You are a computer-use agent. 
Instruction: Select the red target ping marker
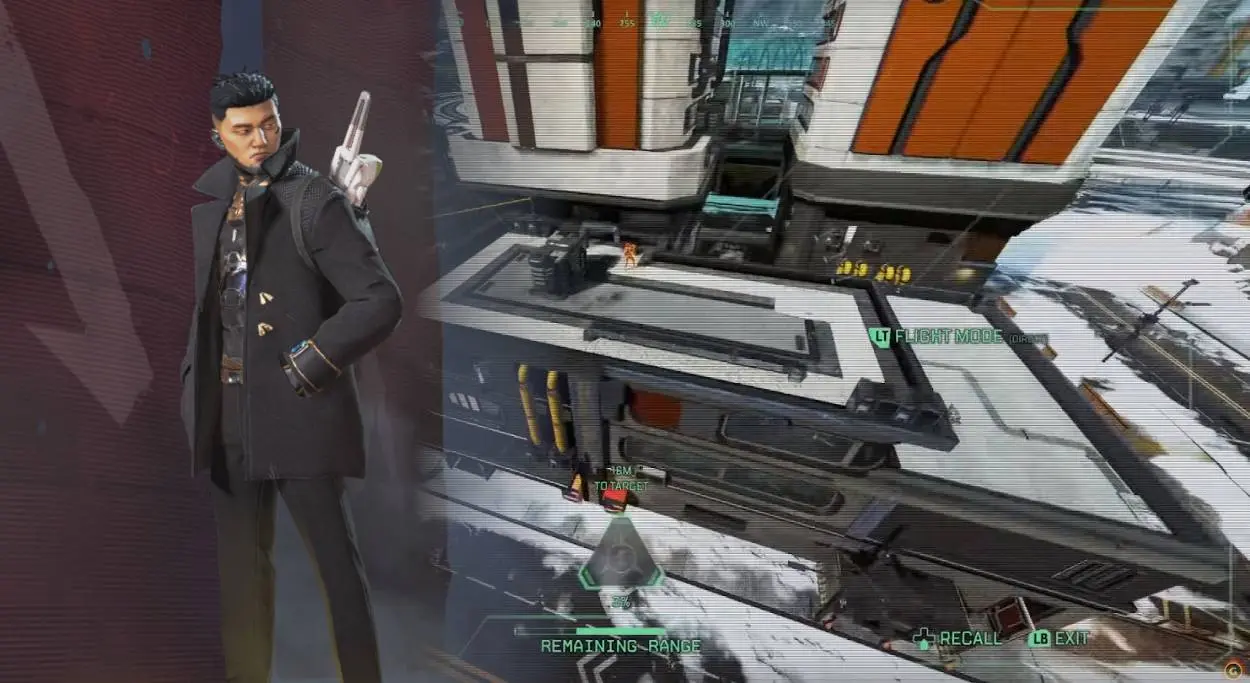pos(615,500)
